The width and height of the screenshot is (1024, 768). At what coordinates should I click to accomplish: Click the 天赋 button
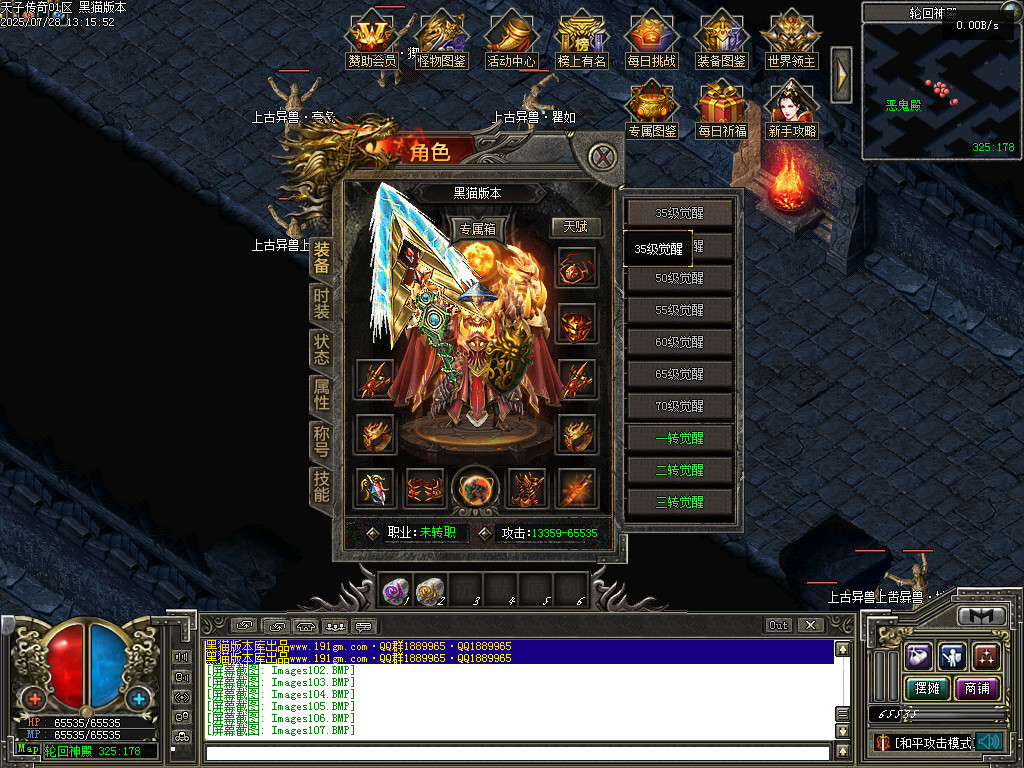(x=575, y=227)
